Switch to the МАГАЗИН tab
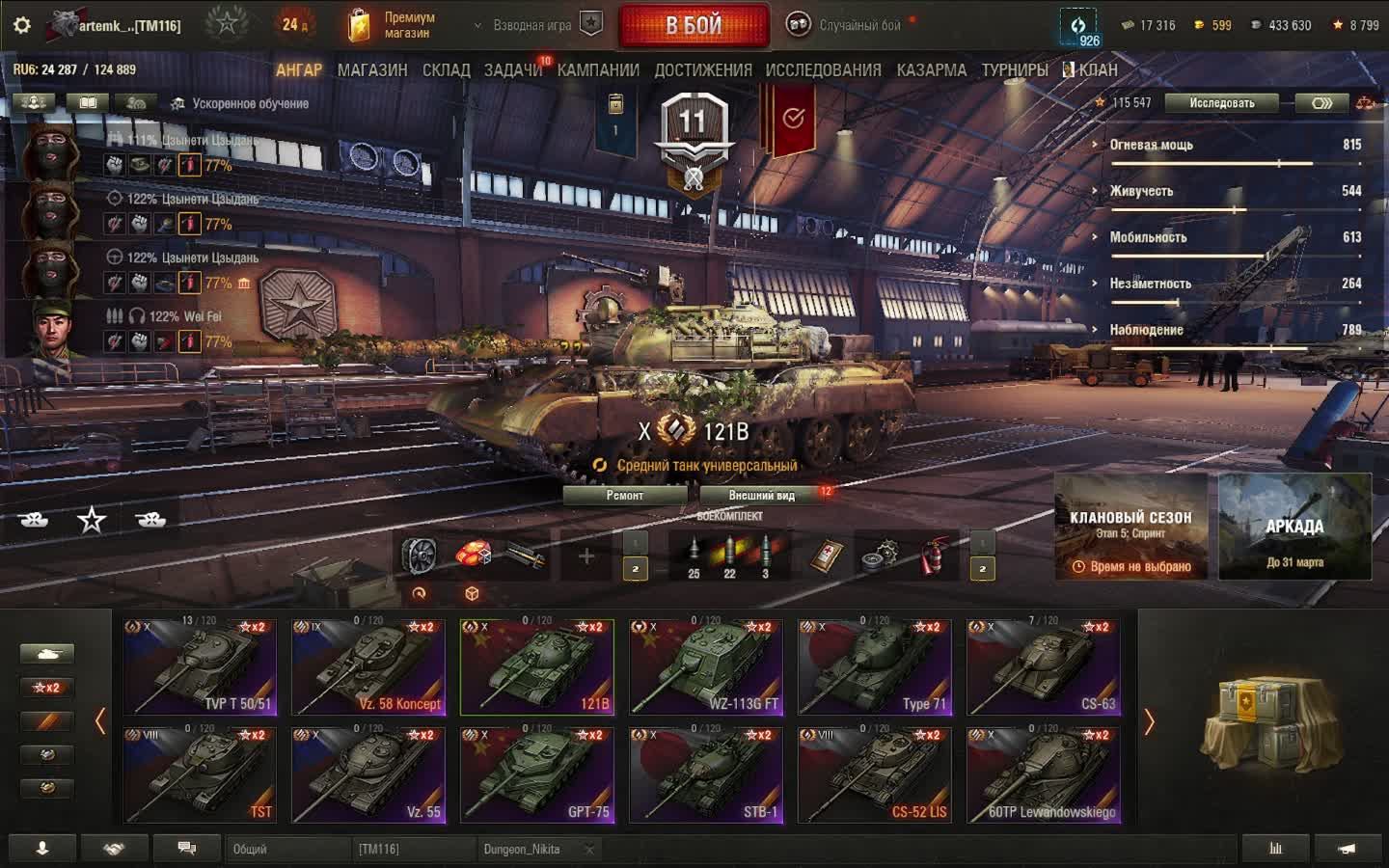This screenshot has width=1389, height=868. point(372,70)
